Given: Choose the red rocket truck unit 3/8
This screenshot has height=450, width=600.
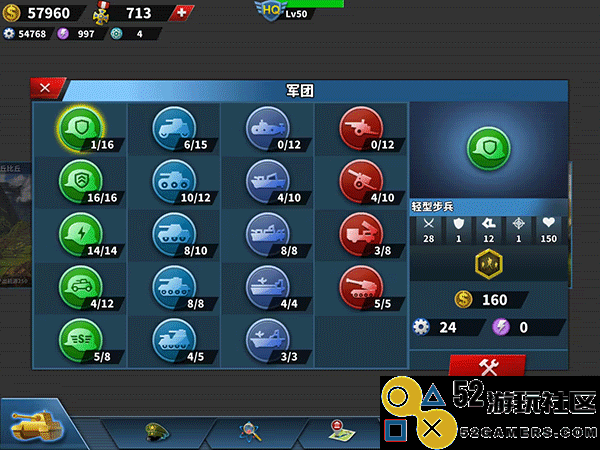Looking at the screenshot, I should point(360,230).
